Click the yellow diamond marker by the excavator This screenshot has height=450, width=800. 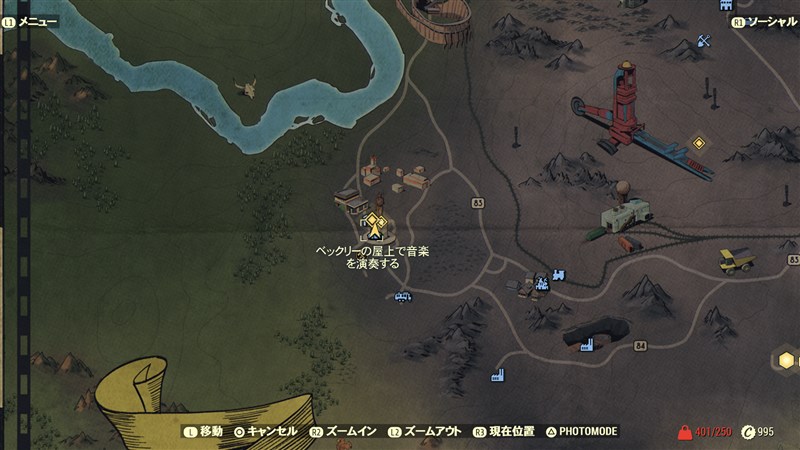(699, 142)
